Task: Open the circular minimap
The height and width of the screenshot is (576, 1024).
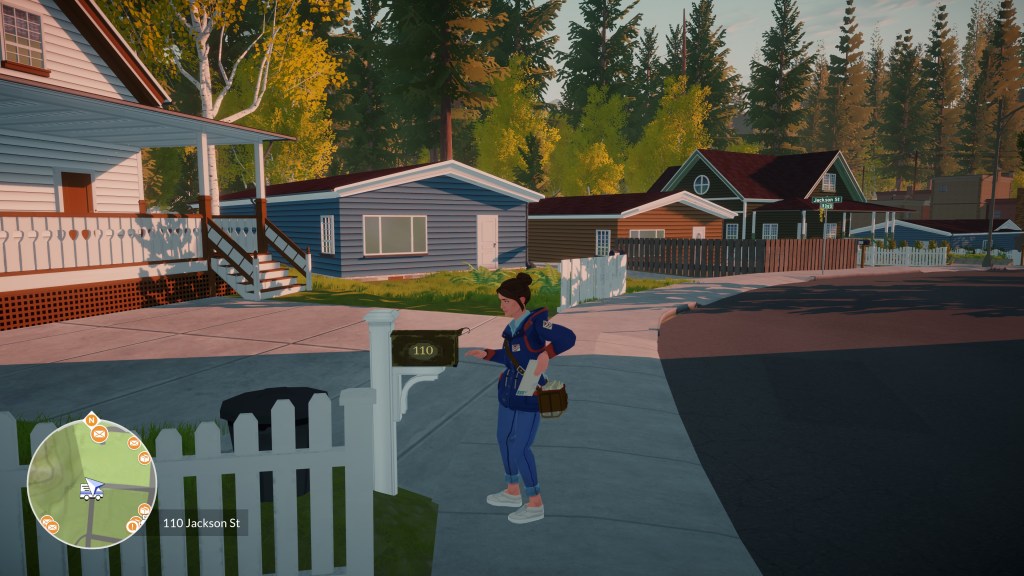Action: click(x=91, y=484)
